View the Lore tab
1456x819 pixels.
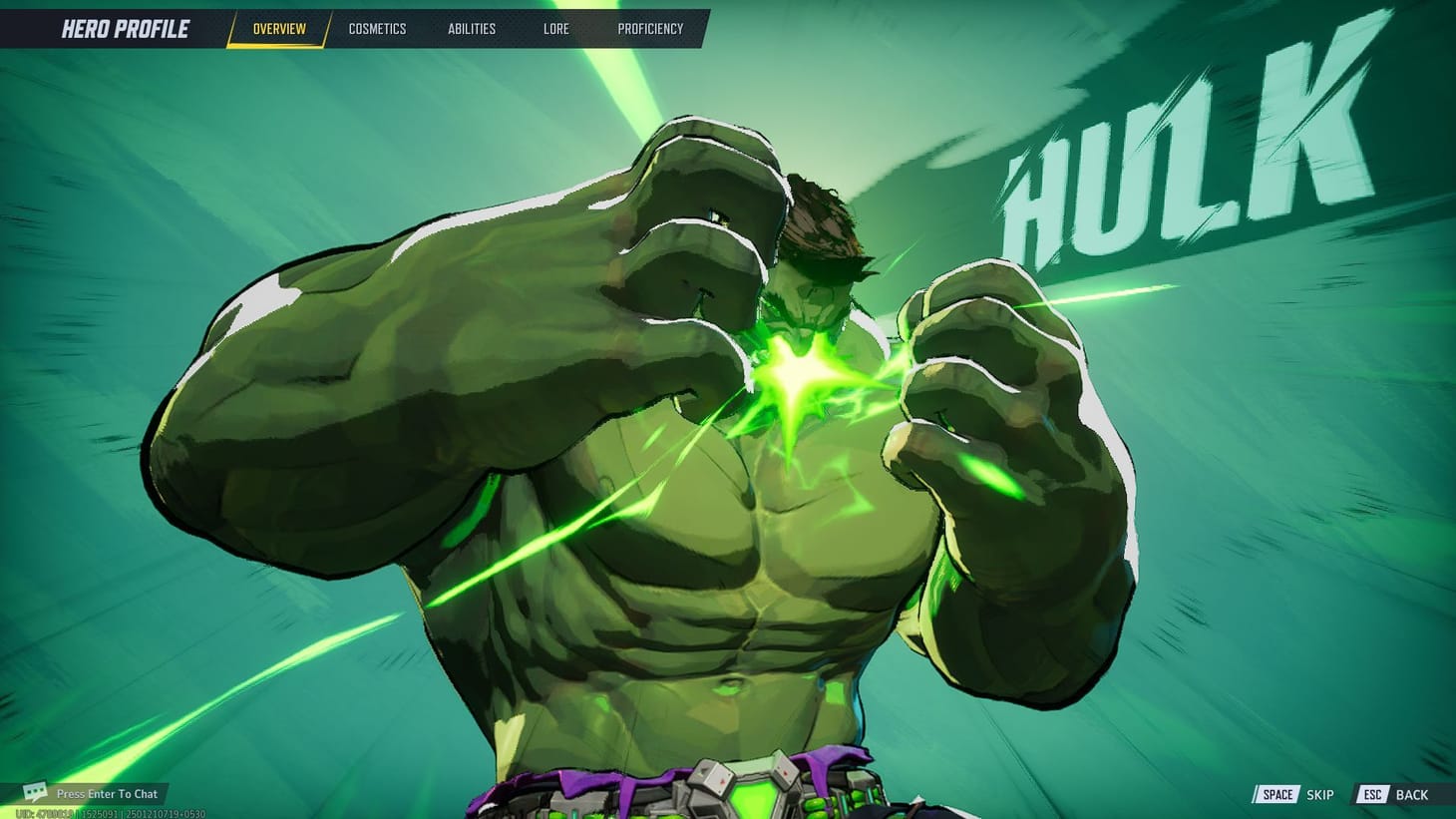[x=555, y=28]
